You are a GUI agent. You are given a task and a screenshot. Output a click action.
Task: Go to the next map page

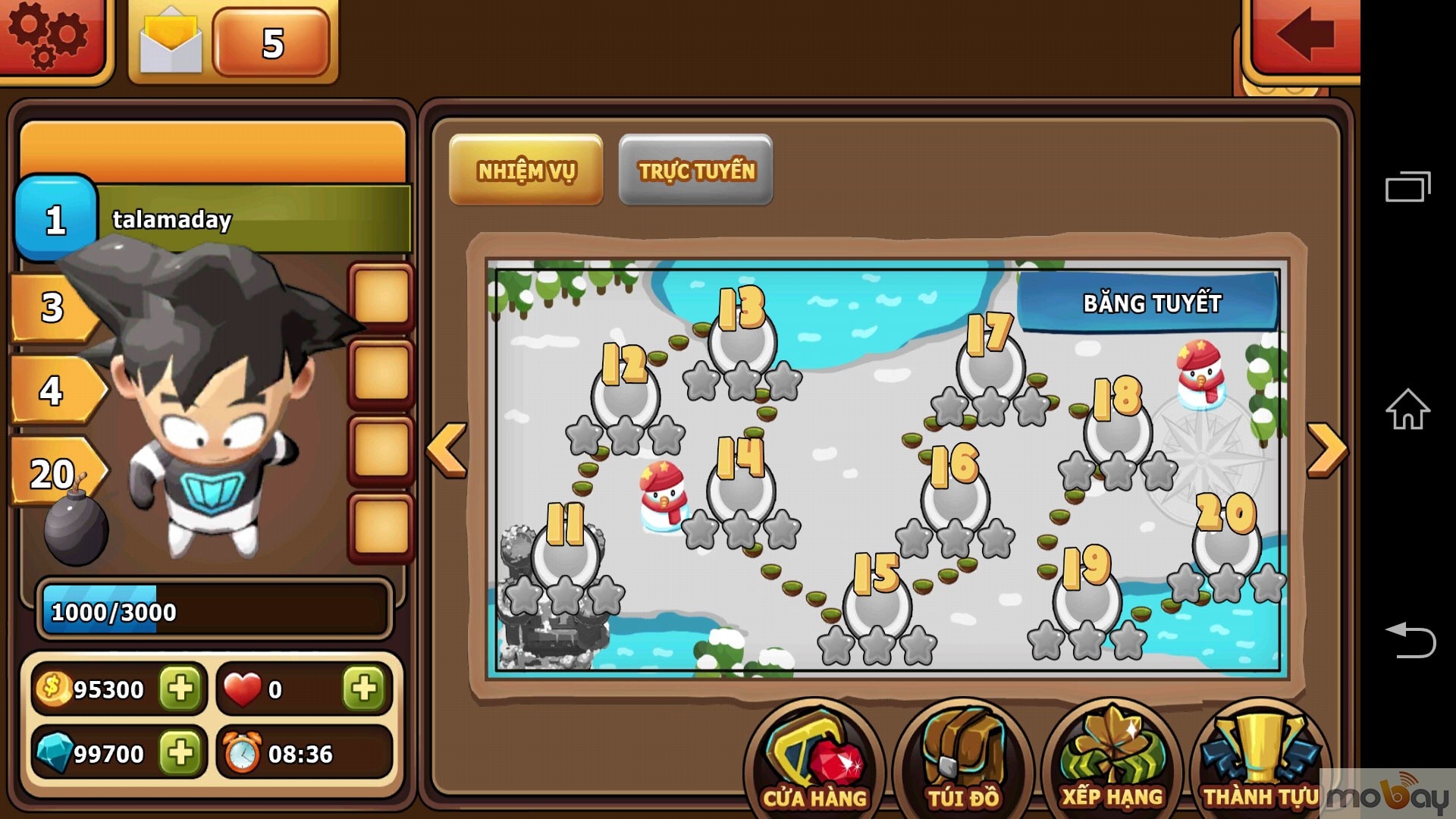tap(1327, 450)
